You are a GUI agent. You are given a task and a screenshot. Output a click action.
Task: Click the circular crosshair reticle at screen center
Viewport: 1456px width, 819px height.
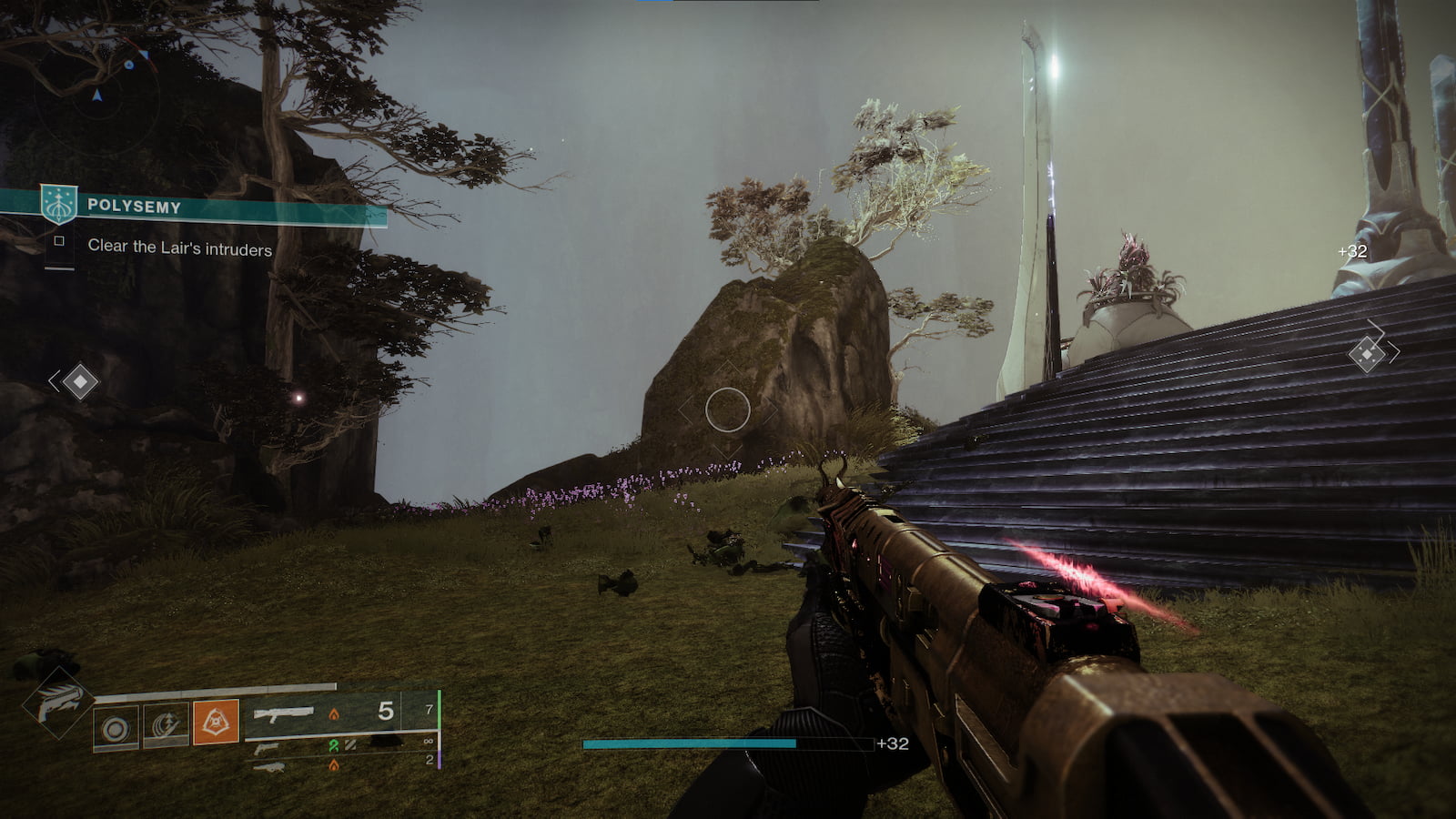(x=728, y=409)
